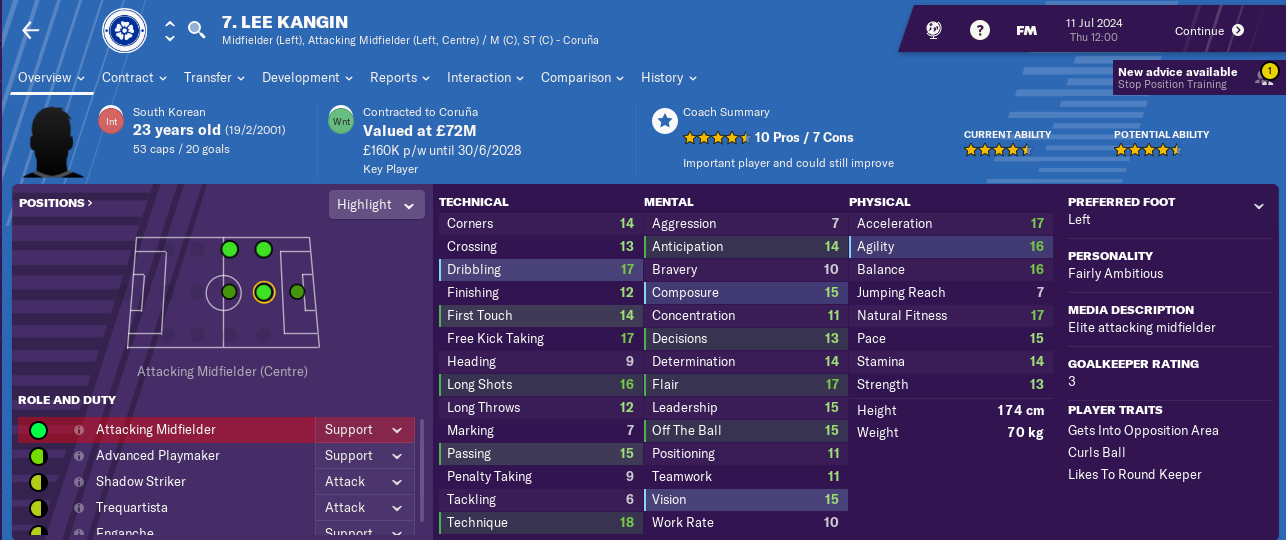
Task: Open the FM menu button
Action: tap(1026, 30)
